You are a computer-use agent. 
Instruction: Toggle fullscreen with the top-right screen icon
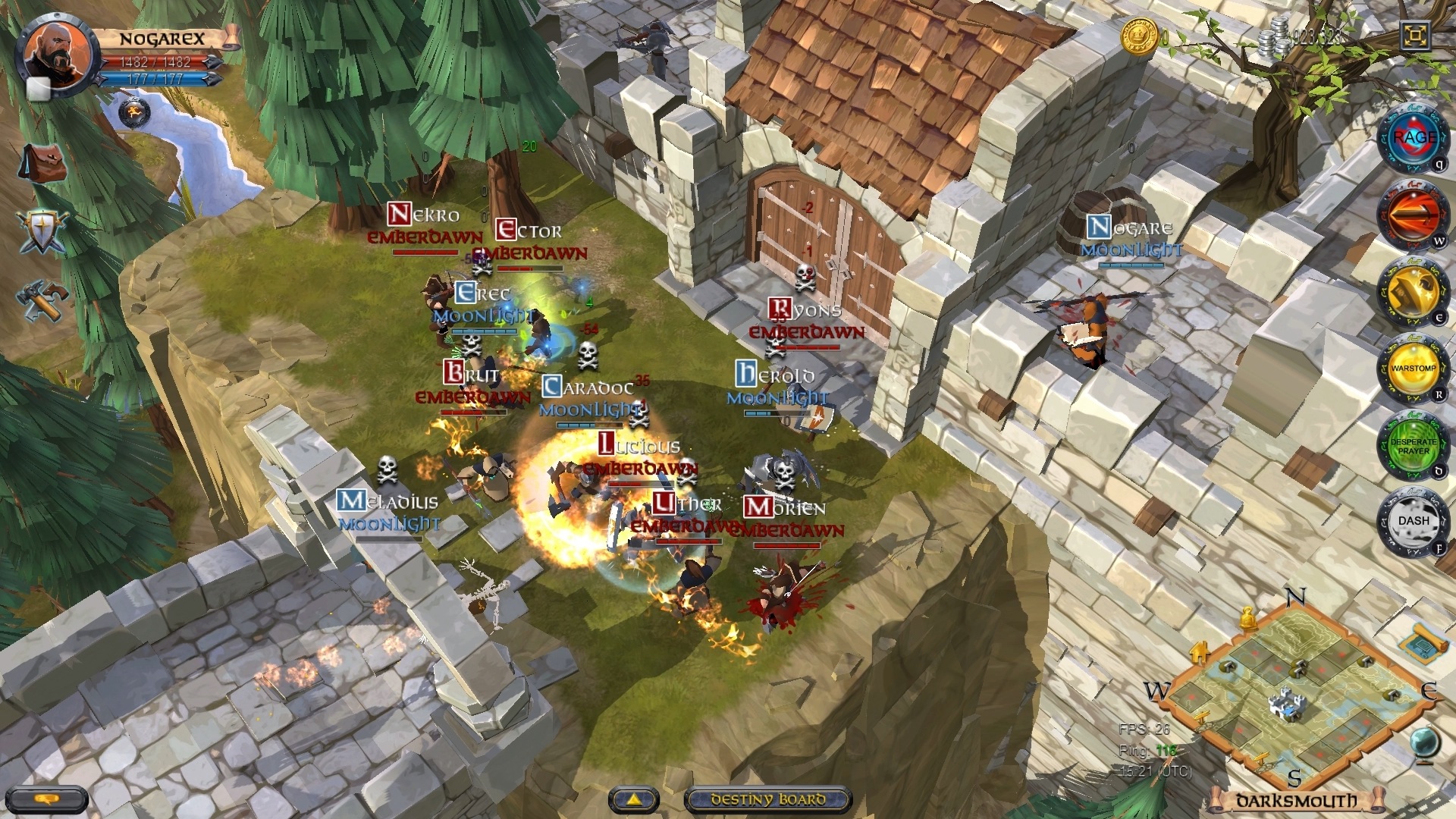[1415, 34]
